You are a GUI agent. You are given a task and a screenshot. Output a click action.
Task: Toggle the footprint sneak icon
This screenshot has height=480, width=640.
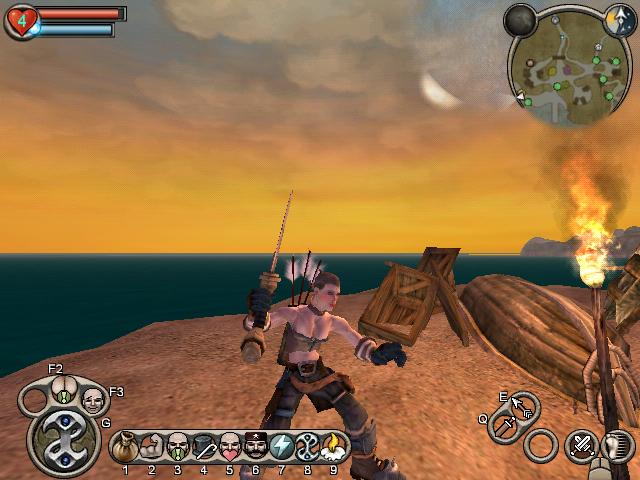(617, 445)
